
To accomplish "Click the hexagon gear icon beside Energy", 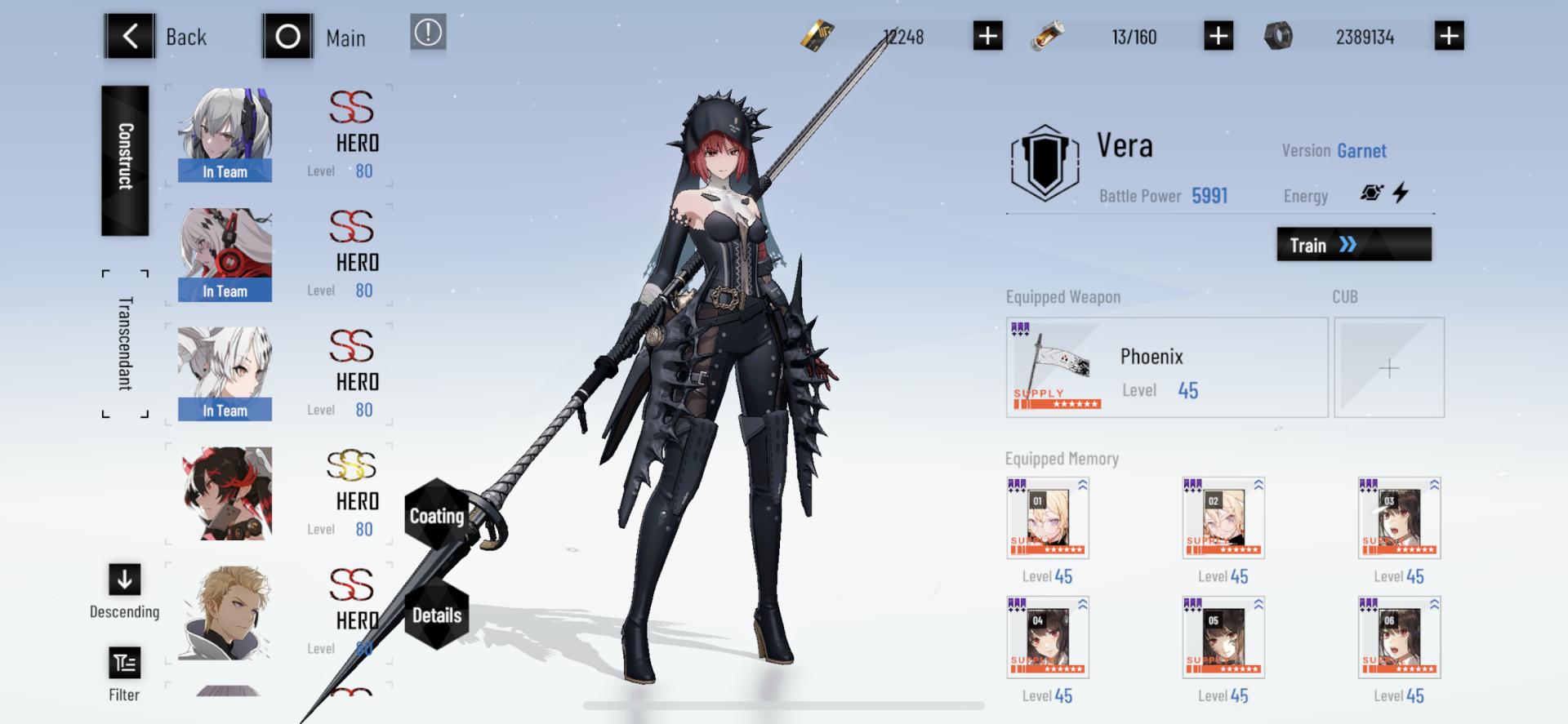I will pos(1372,192).
